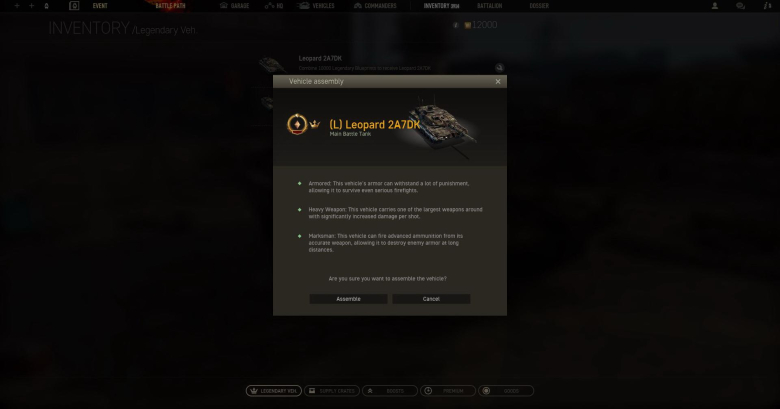The image size is (780, 409).
Task: Open the Garage tab
Action: [x=236, y=6]
